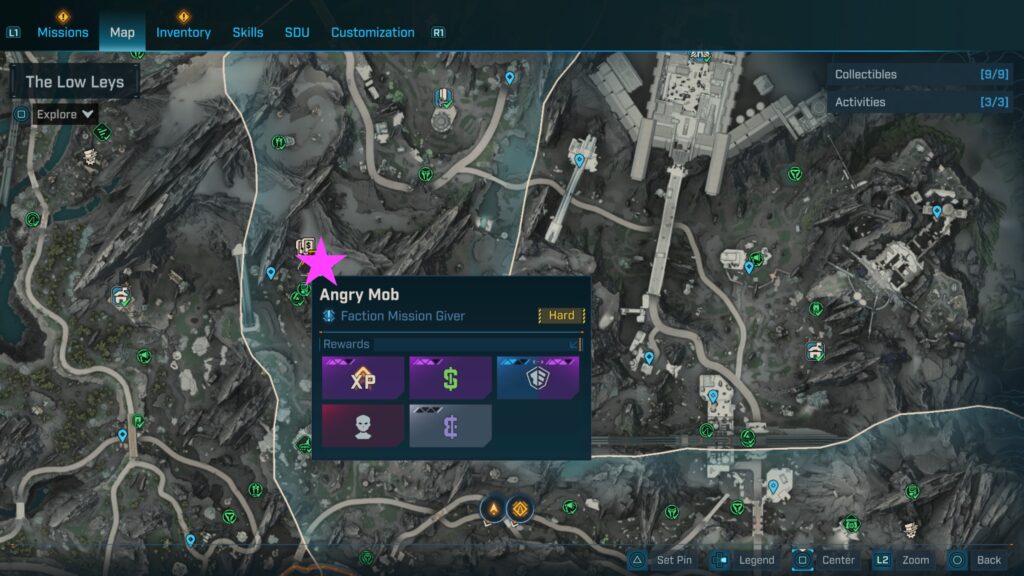Screen dimensions: 1024x576
Task: Click the XP reward tile
Action: coord(363,378)
